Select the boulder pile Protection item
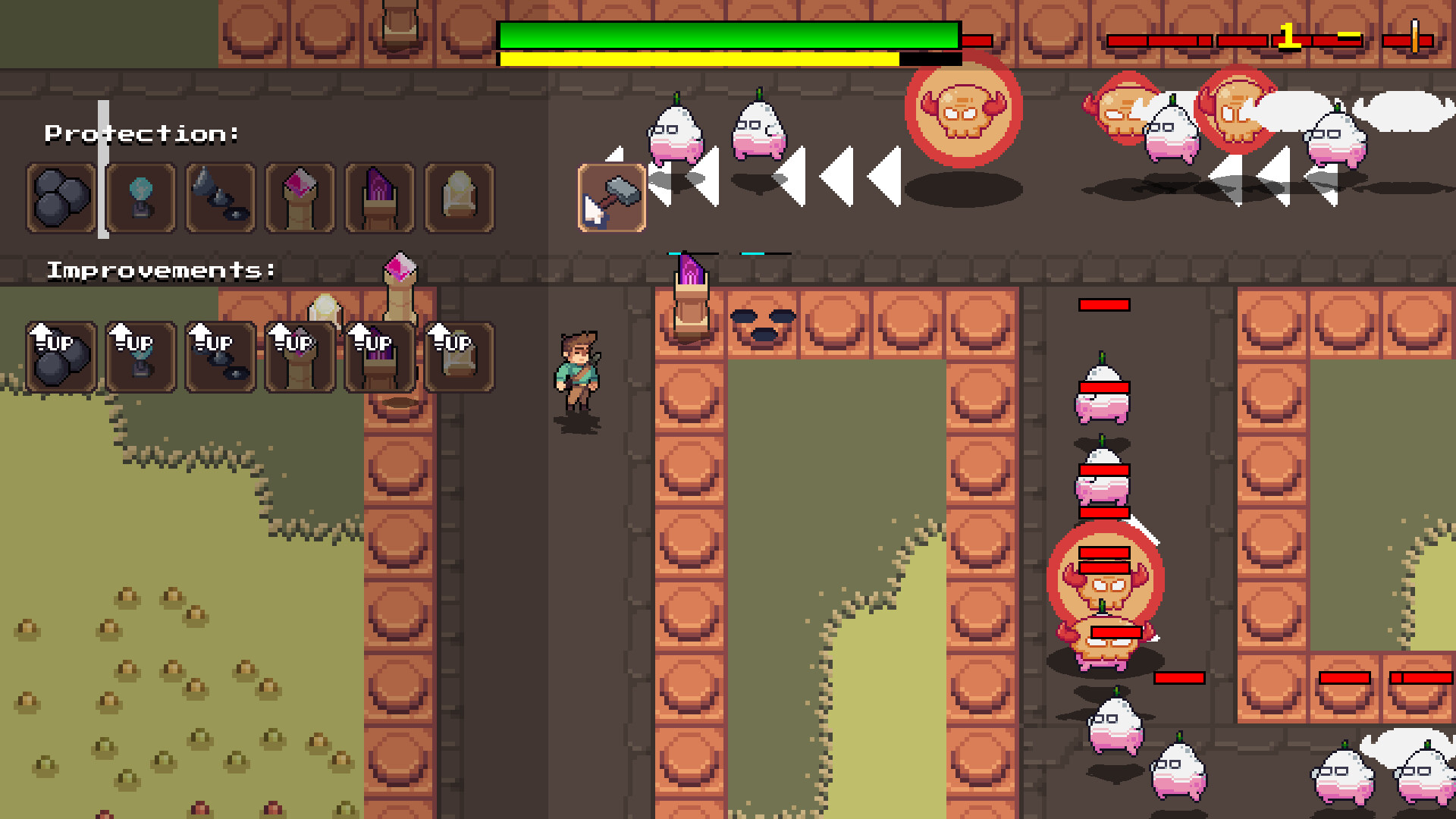Screen dimensions: 1456x819 60,199
